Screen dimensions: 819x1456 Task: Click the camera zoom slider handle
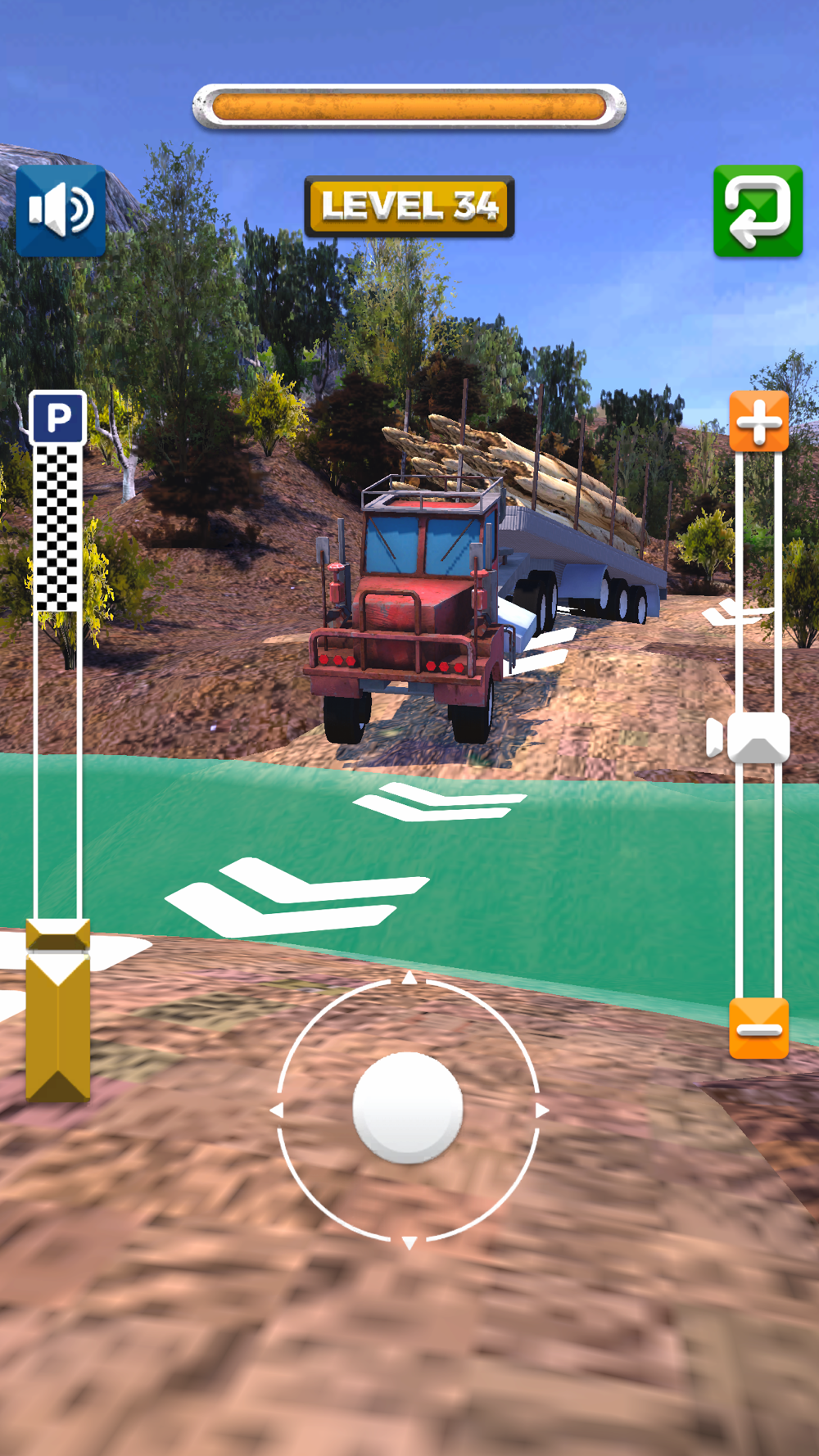click(758, 737)
